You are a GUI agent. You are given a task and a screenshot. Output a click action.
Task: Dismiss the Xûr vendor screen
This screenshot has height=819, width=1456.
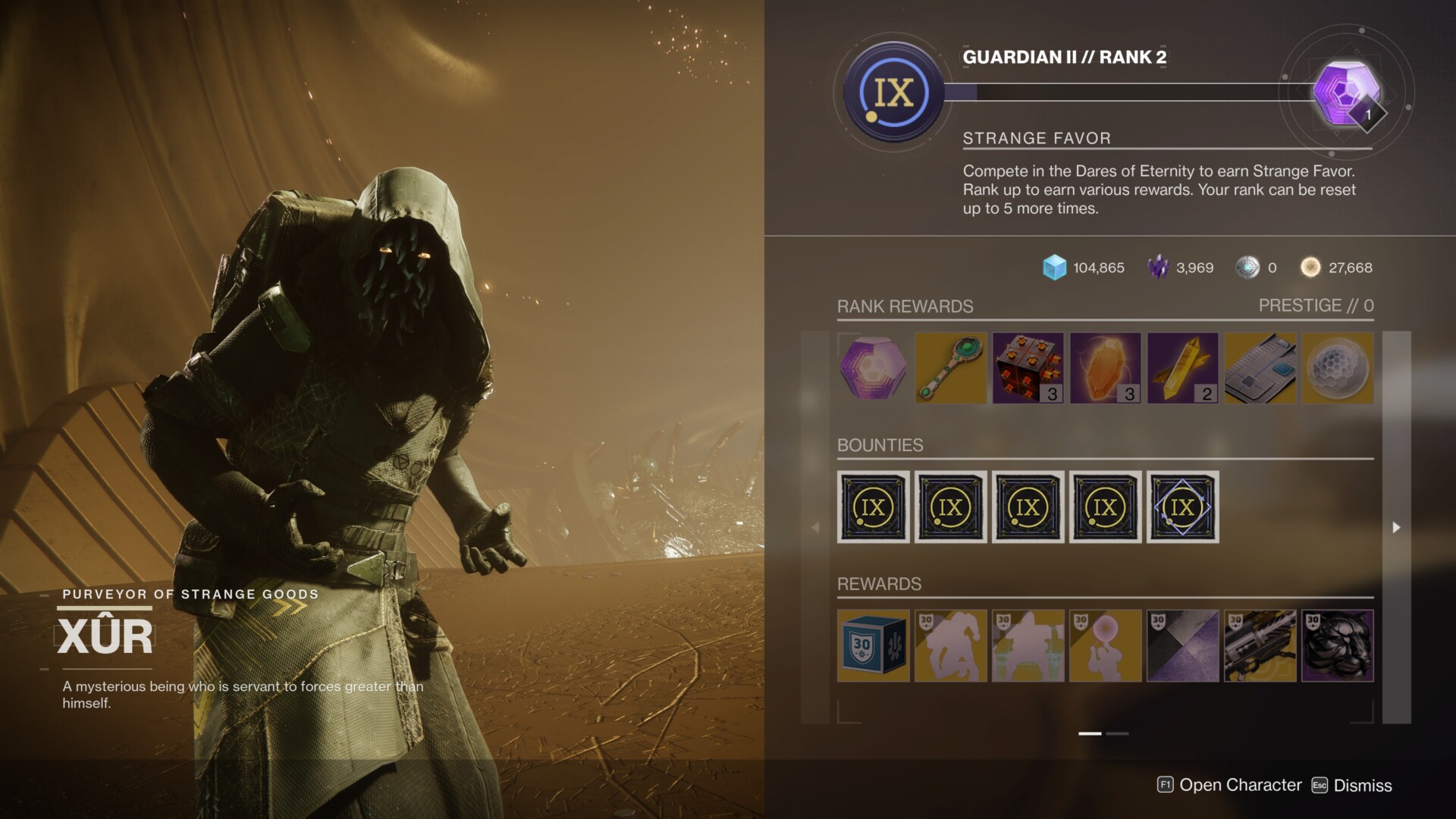1354,786
